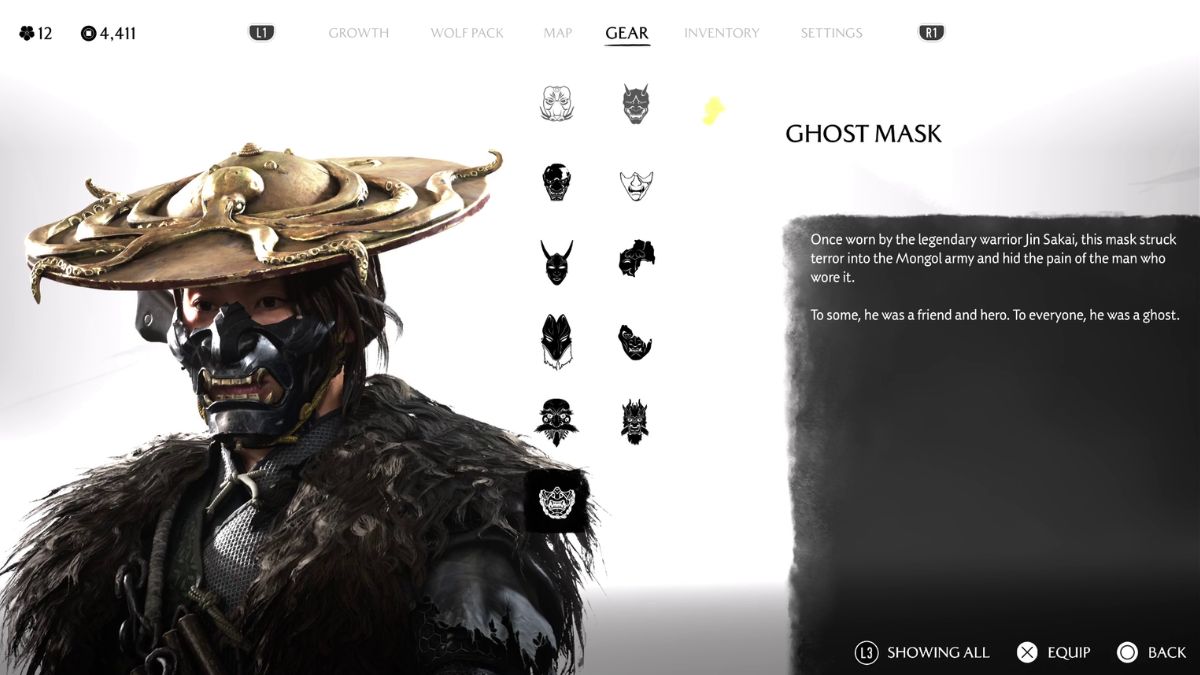Screen dimensions: 1200x675
Task: Switch to the Settings tab
Action: (831, 33)
